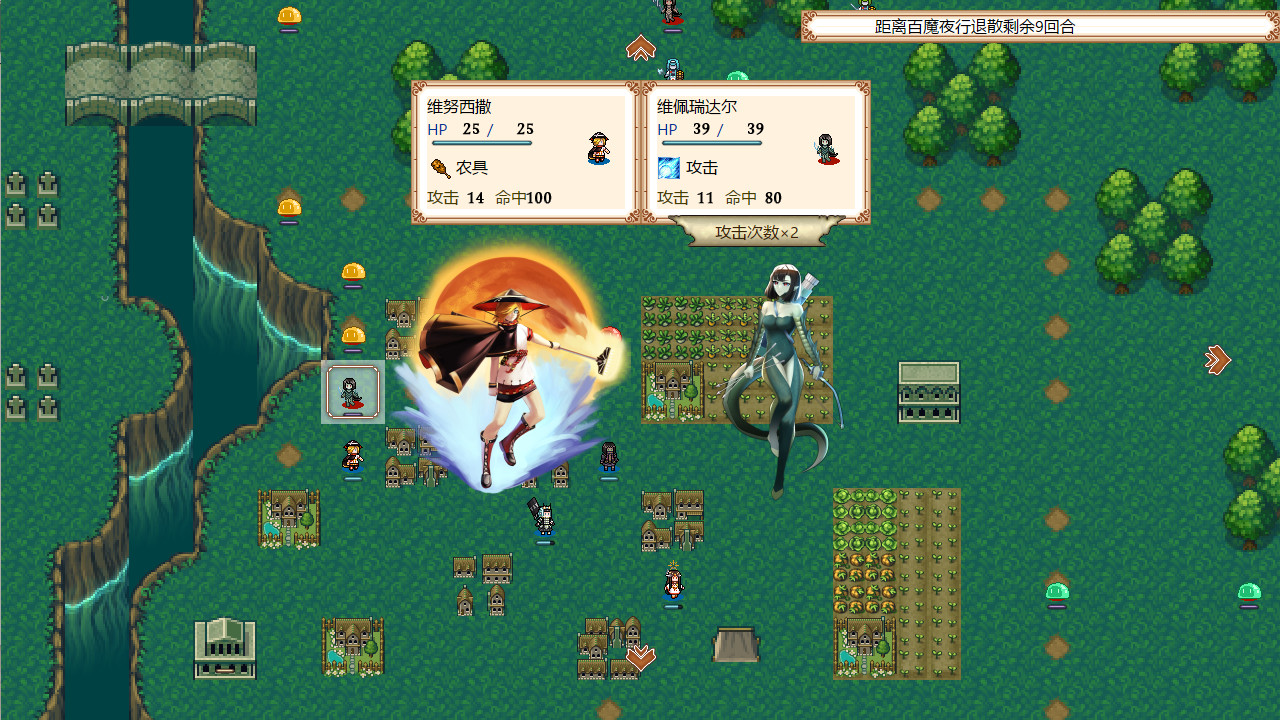Viewport: 1280px width, 720px height.
Task: Click the red up arrow at map top
Action: click(x=641, y=46)
